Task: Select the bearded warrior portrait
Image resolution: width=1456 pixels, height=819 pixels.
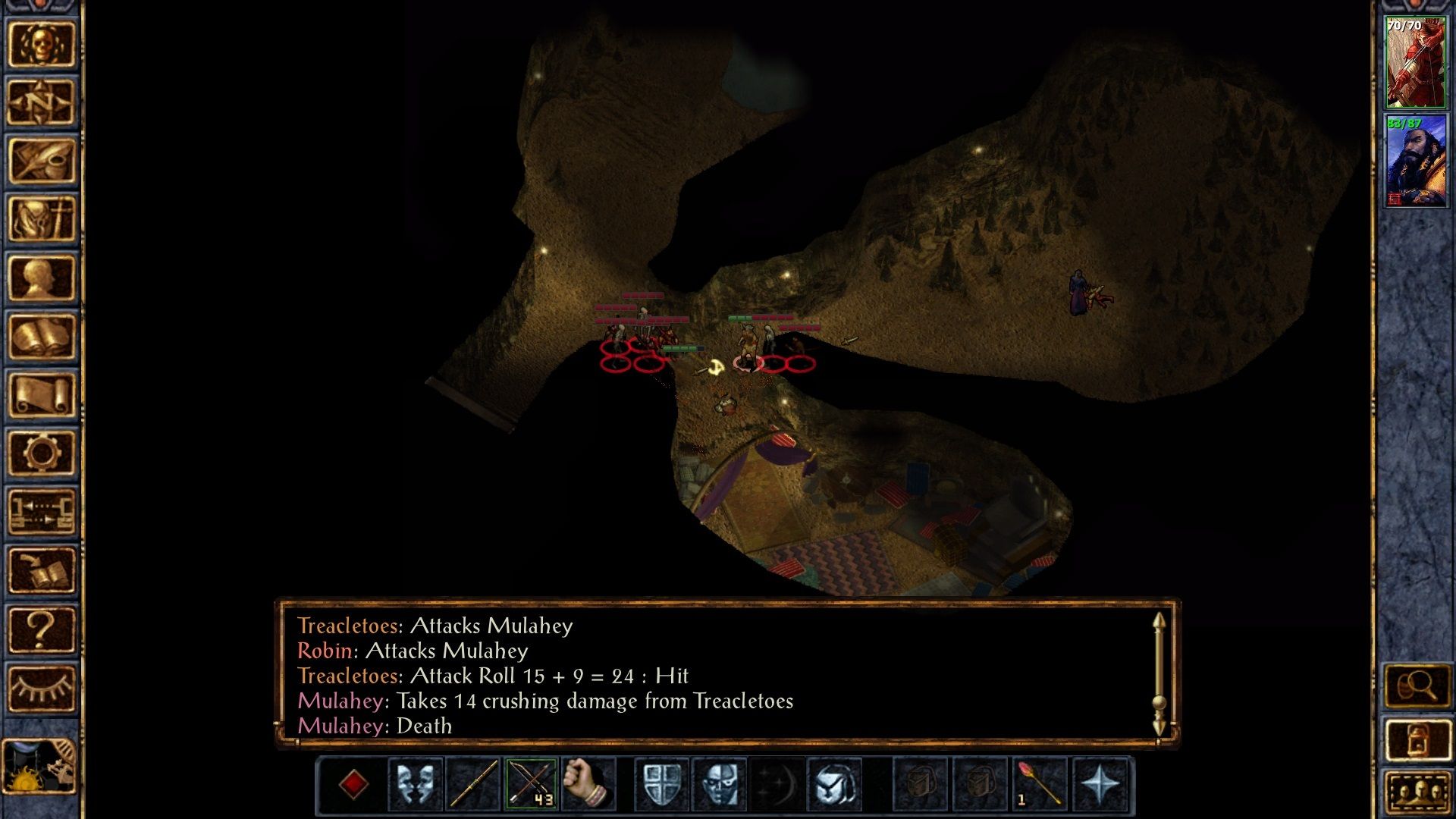Action: pyautogui.click(x=1415, y=161)
